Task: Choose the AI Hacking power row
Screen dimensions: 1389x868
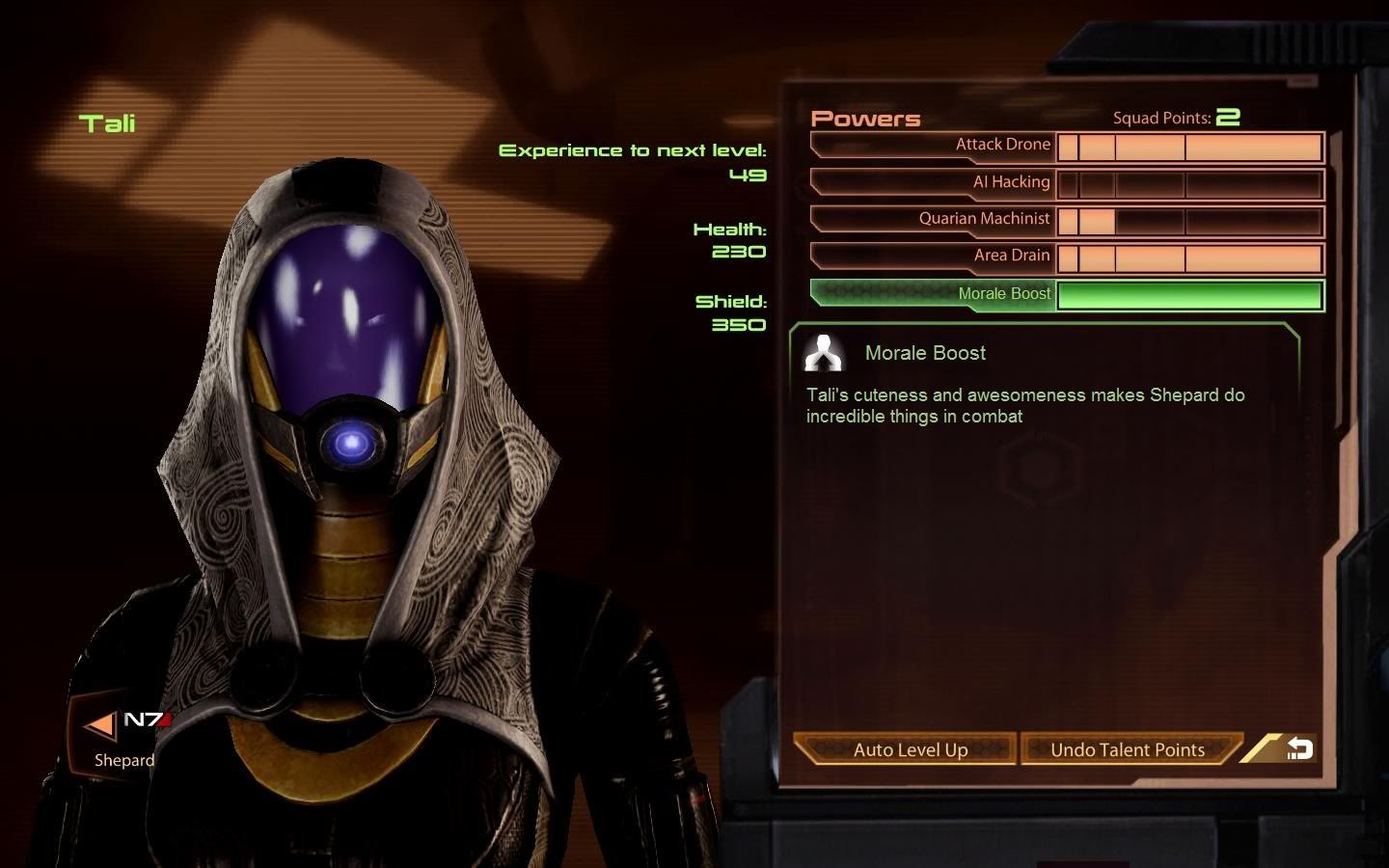Action: tap(1010, 182)
